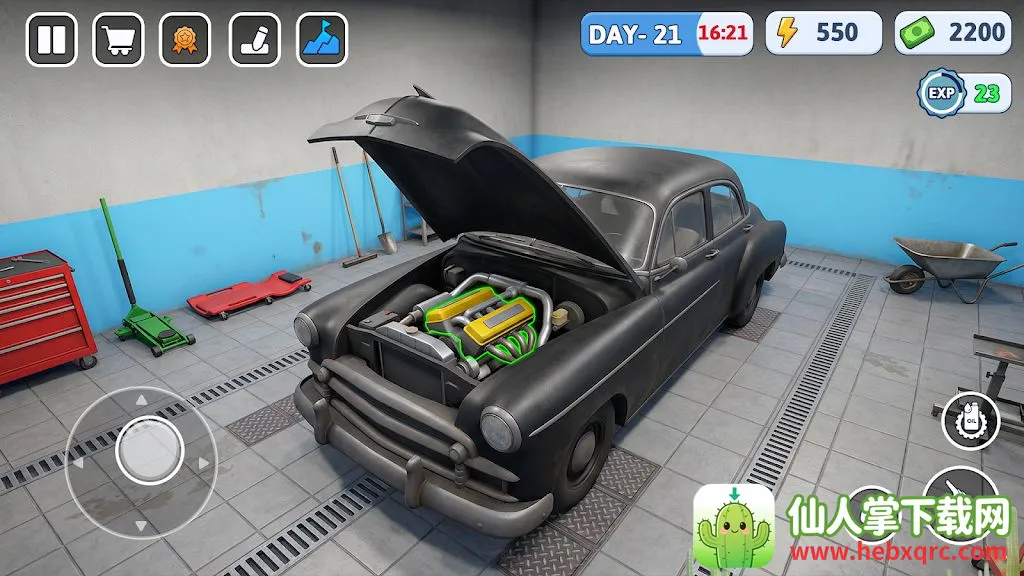Viewport: 1024px width, 576px height.
Task: Tap the green cash money counter
Action: coord(951,33)
